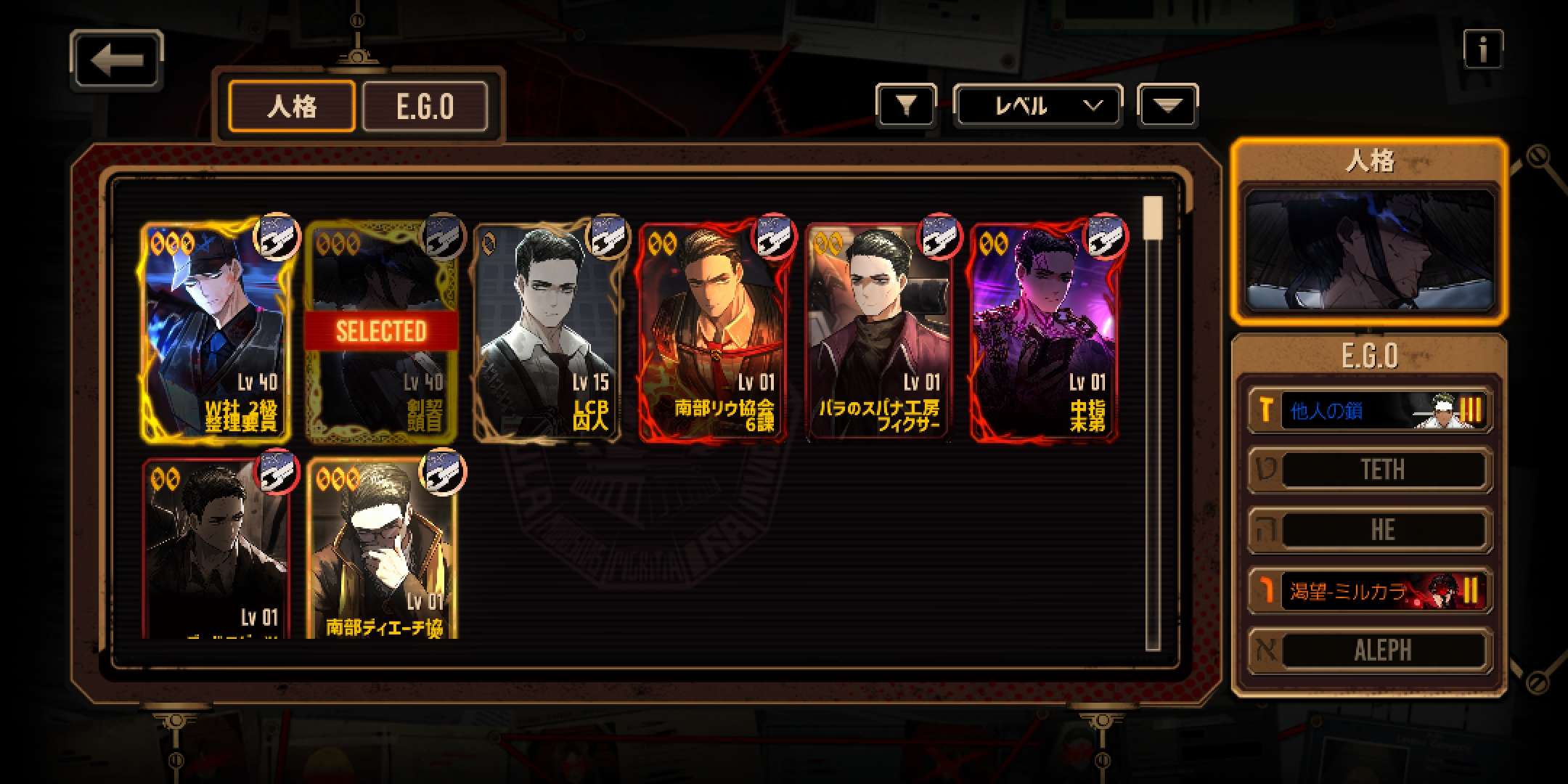Open the filter funnel button
The image size is (1568, 784).
coord(905,107)
